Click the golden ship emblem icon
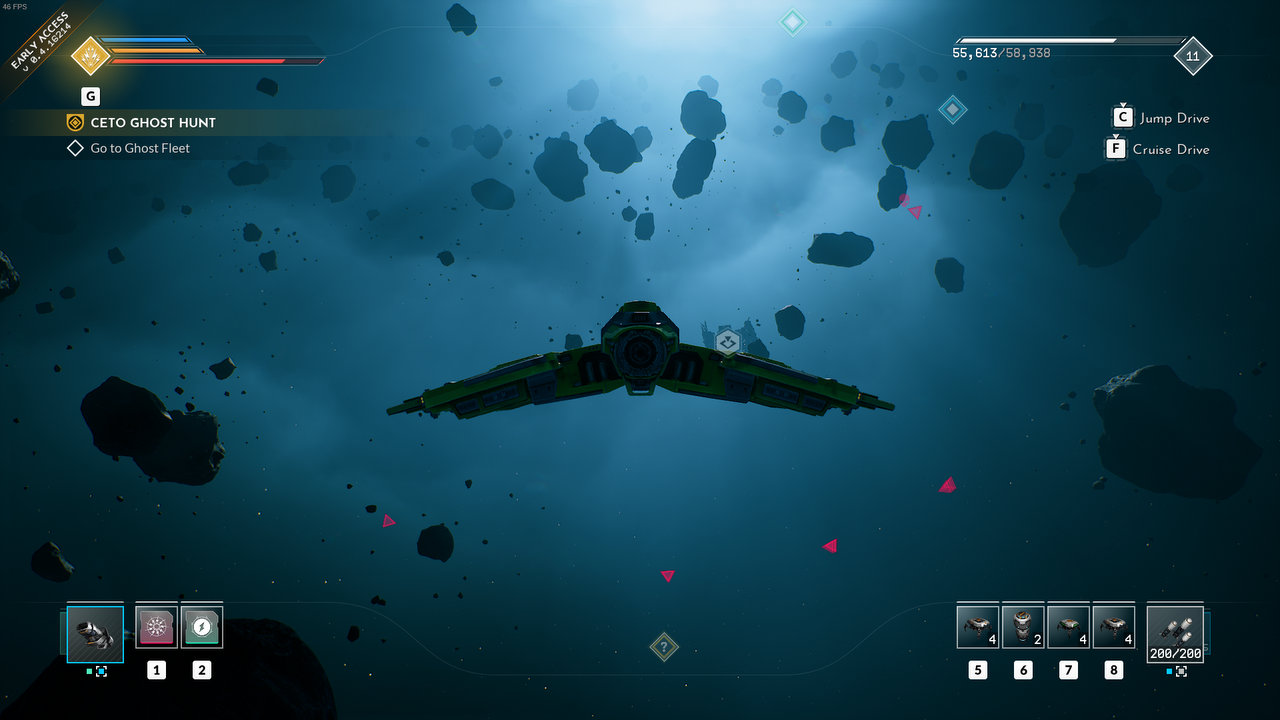Screen dimensions: 1280x720 (x=90, y=56)
